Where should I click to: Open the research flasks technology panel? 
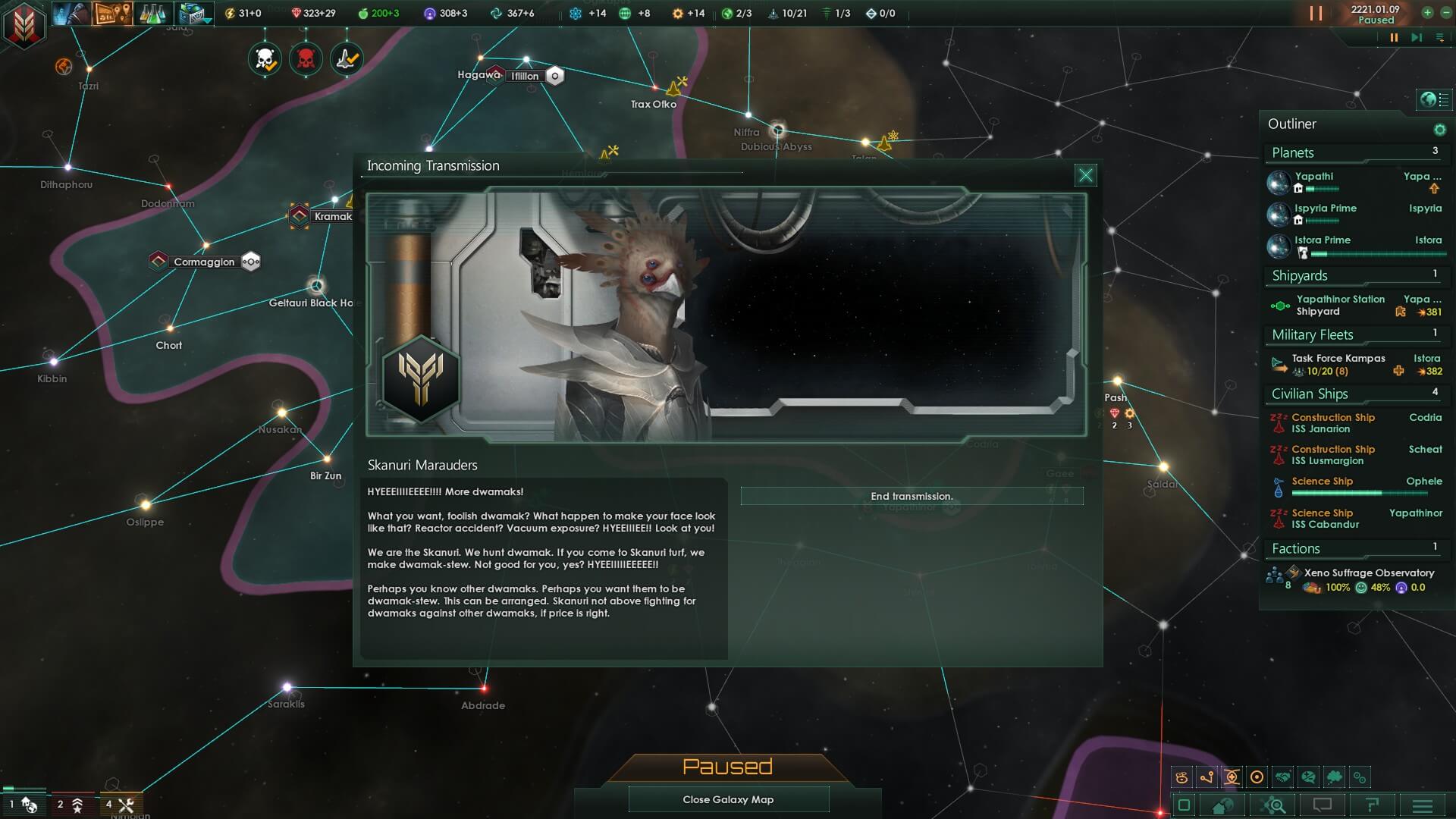(x=152, y=13)
